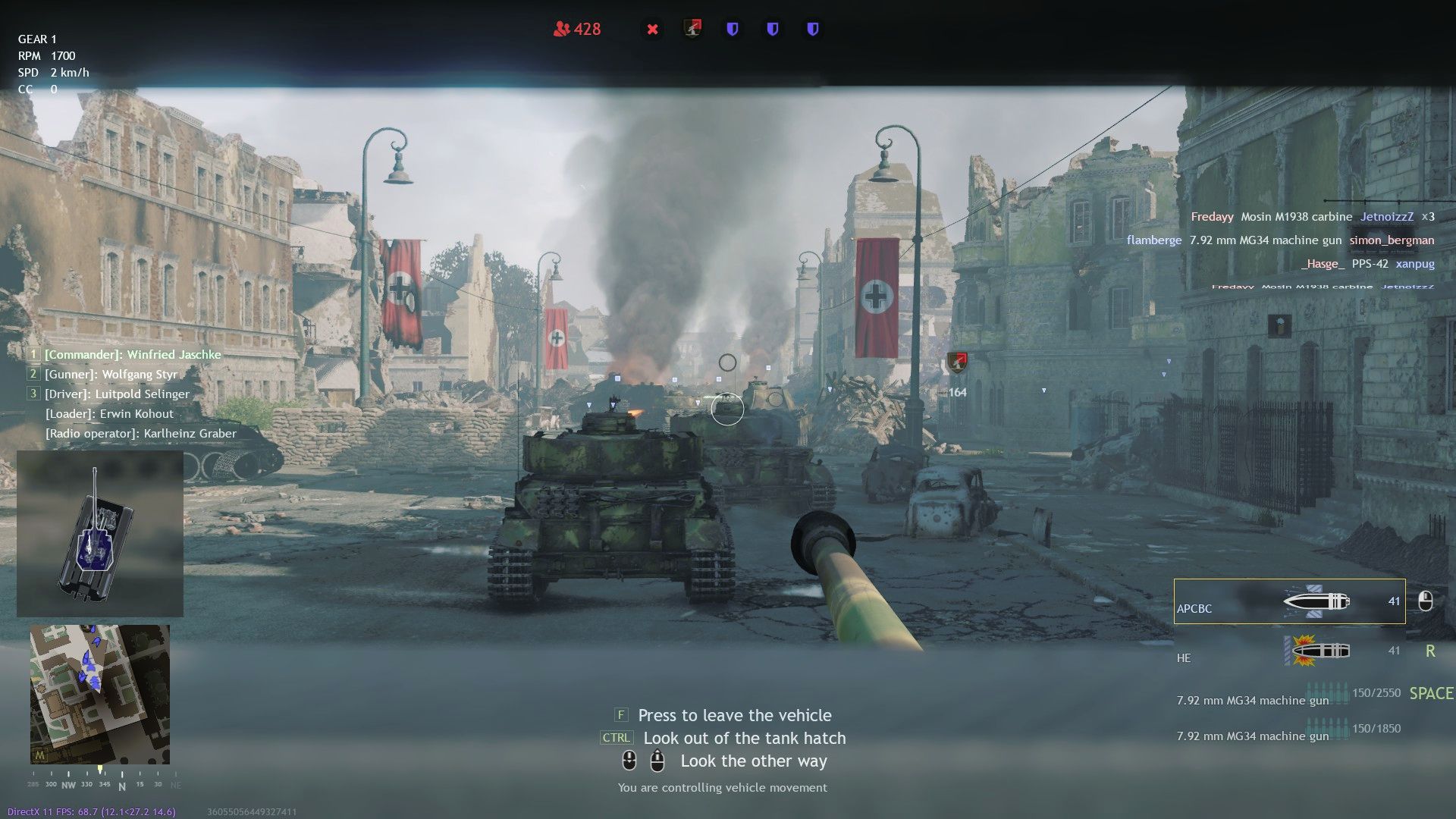
Task: Click Look out of the tank hatch prompt
Action: click(744, 737)
